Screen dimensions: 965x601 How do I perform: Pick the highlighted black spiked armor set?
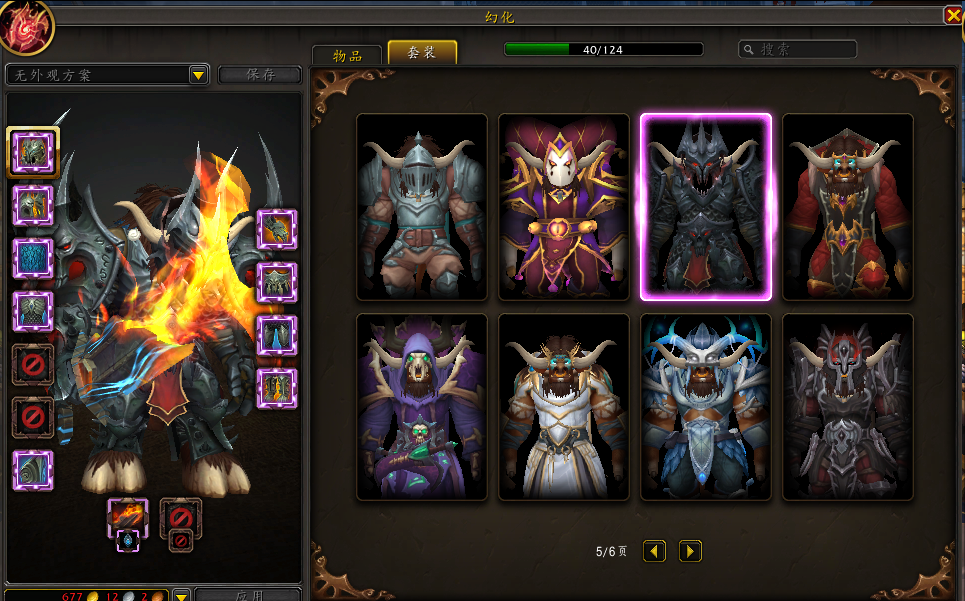point(706,207)
